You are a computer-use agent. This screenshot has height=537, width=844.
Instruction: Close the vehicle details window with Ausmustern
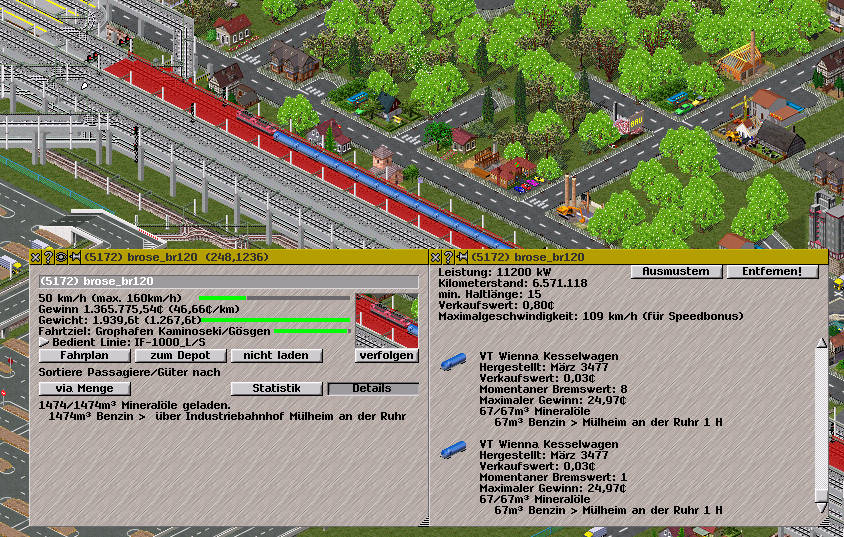(435, 257)
